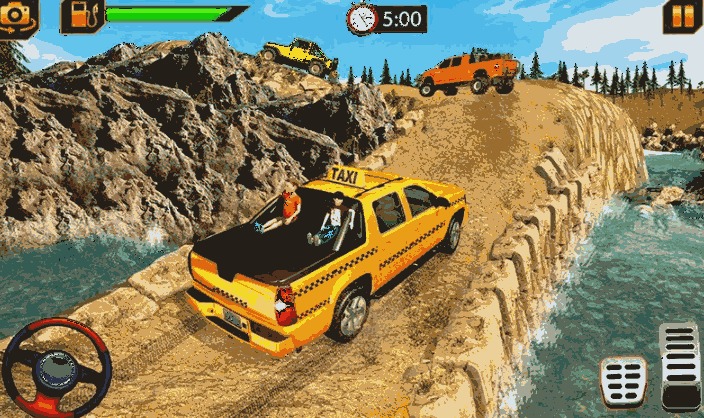Tap the steering wheel control

[56, 367]
